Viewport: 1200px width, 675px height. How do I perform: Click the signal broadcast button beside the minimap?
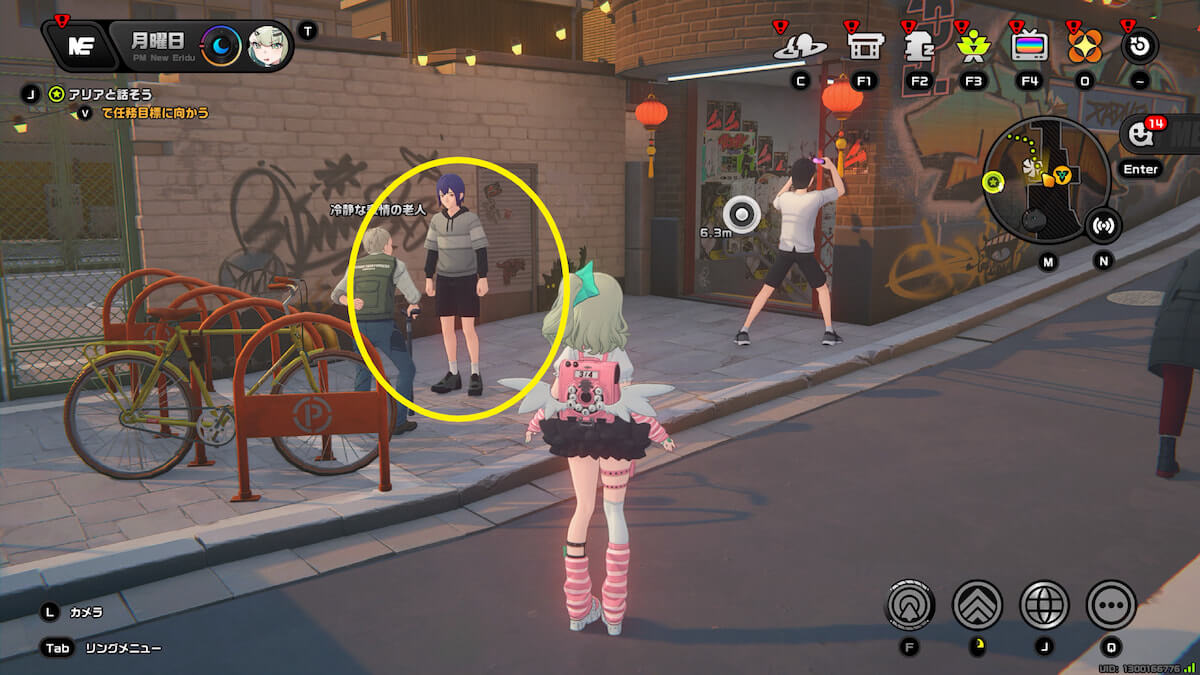pyautogui.click(x=1103, y=225)
